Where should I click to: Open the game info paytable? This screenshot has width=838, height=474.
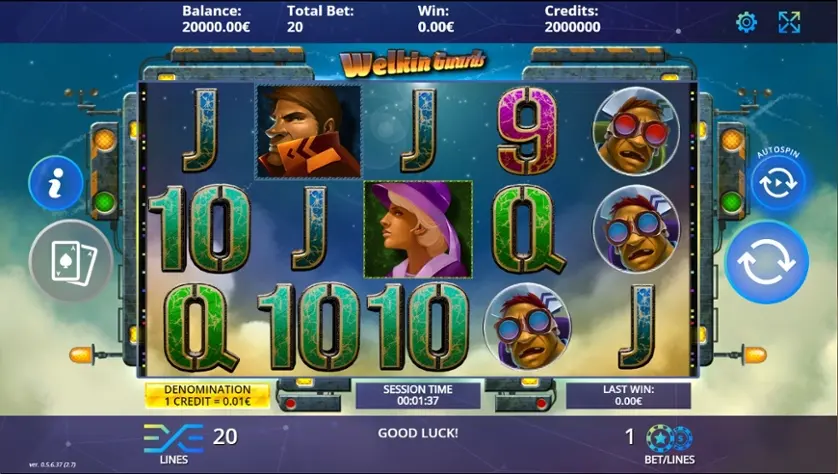(x=55, y=183)
